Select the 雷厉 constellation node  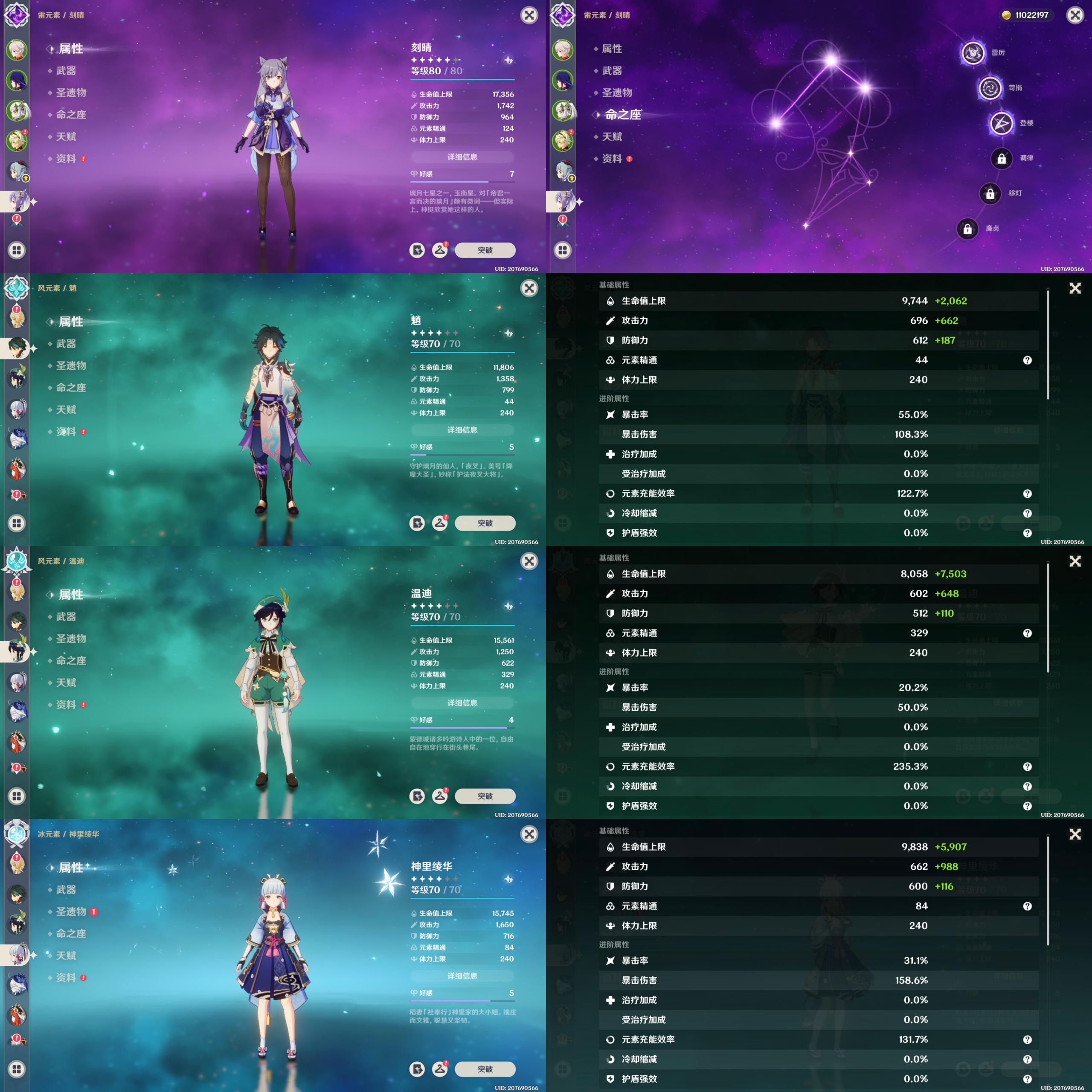coord(973,53)
